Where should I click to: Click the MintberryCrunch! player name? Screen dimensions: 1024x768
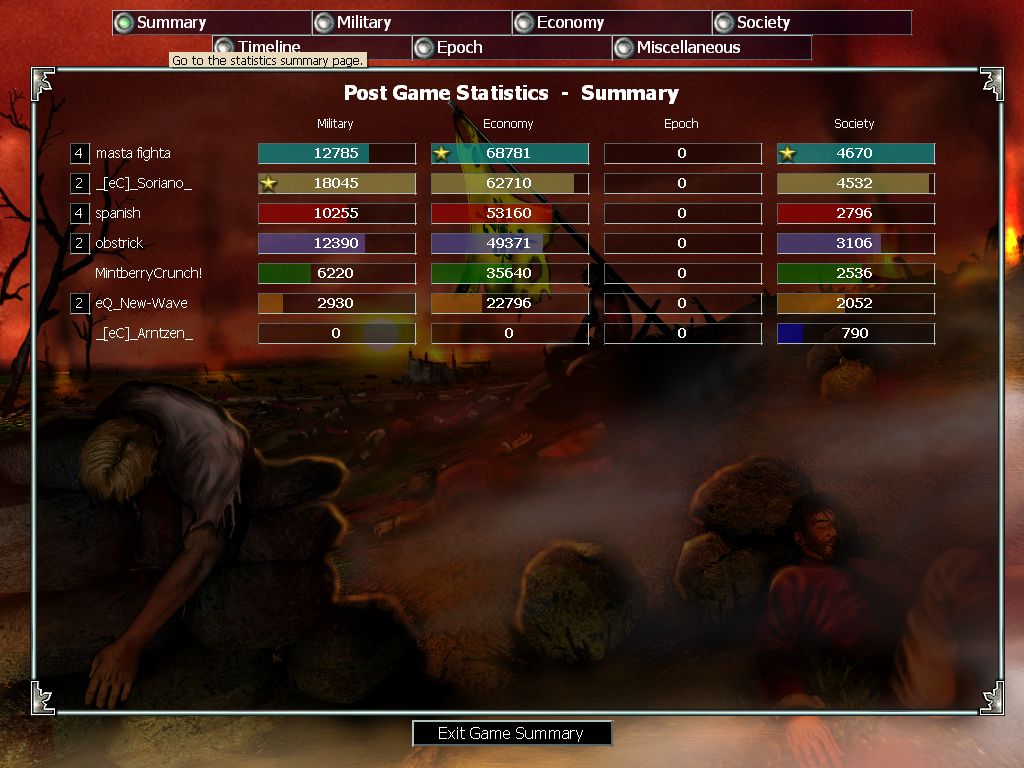[x=148, y=273]
